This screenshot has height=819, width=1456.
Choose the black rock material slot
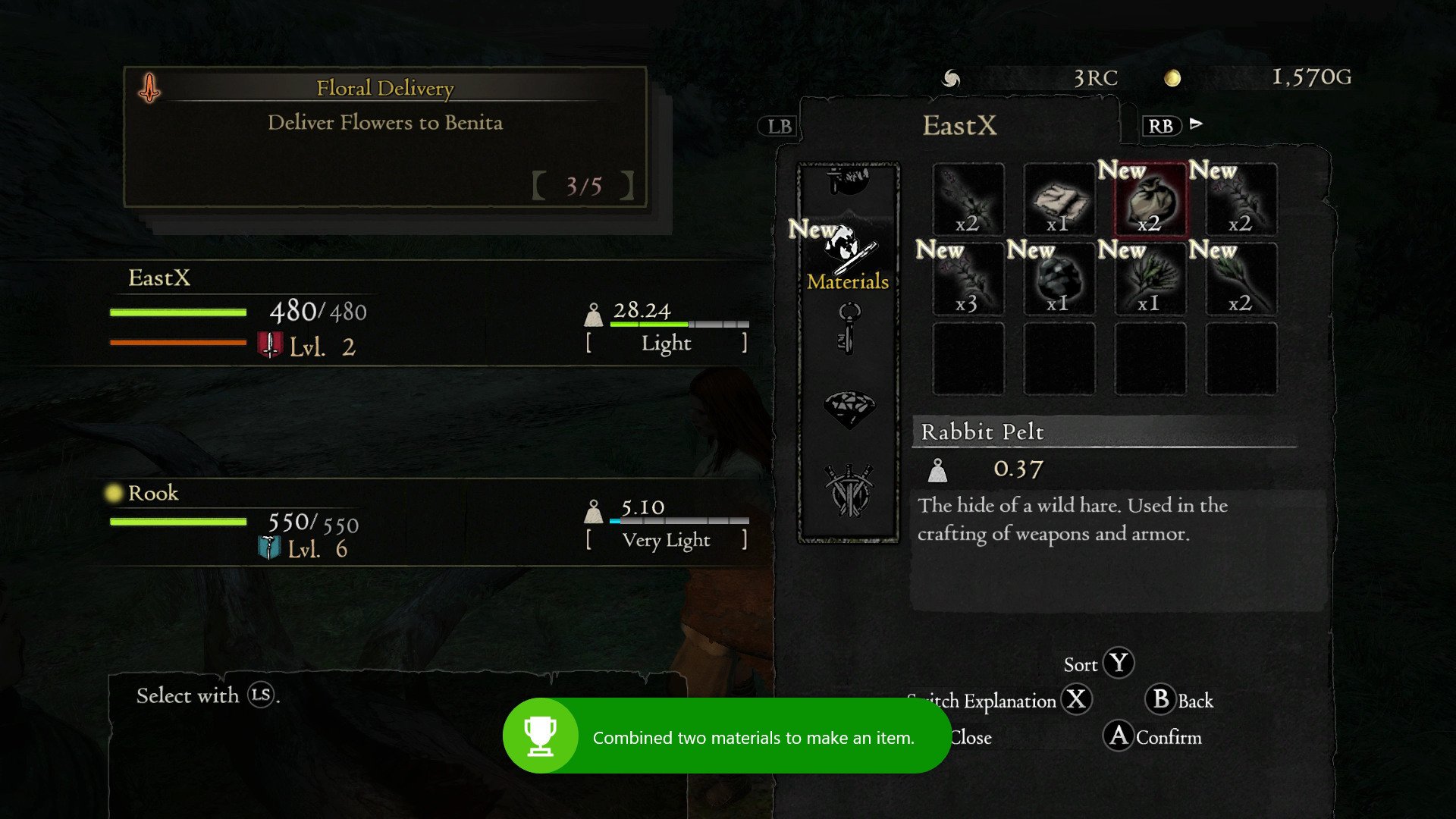click(1059, 279)
